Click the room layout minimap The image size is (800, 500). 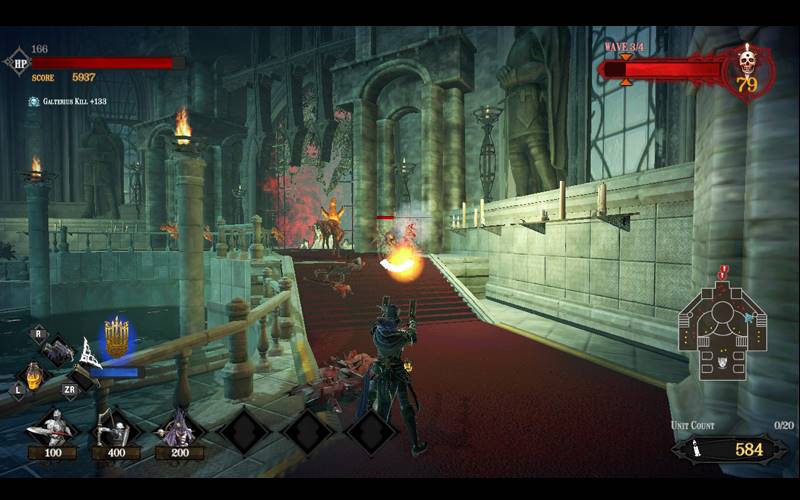coord(722,331)
